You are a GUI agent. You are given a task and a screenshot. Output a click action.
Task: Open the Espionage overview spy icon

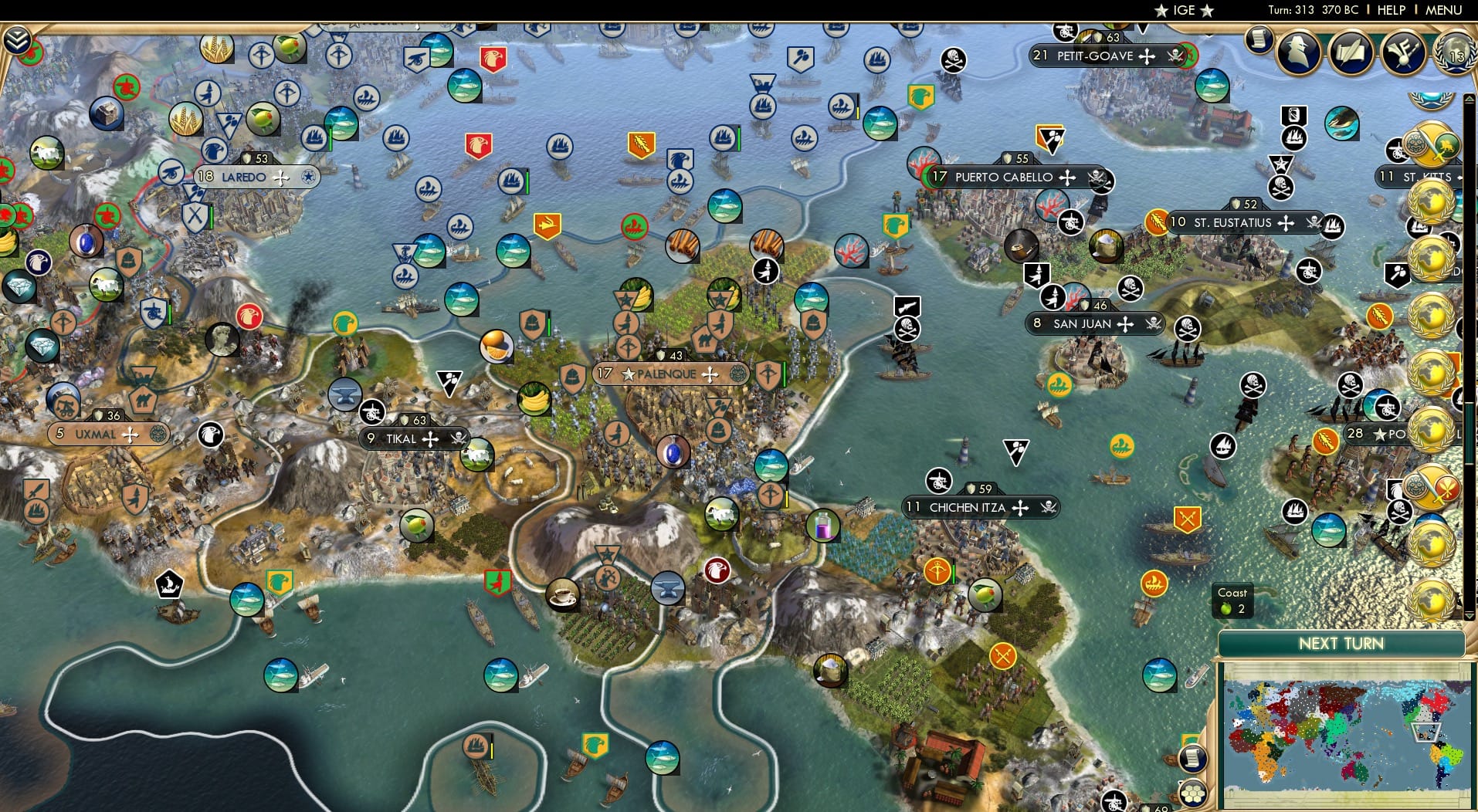point(1298,52)
